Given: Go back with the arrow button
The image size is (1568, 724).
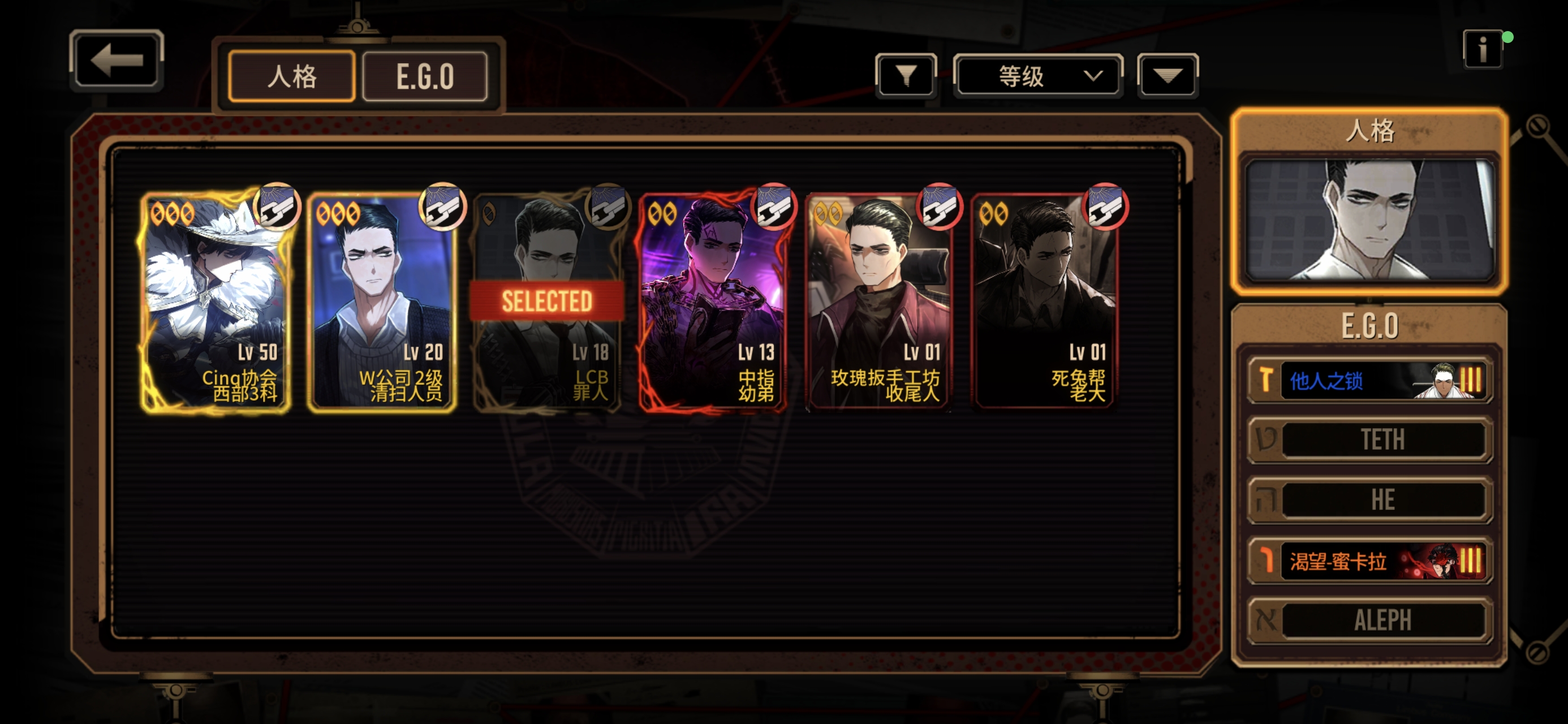Looking at the screenshot, I should (x=117, y=61).
